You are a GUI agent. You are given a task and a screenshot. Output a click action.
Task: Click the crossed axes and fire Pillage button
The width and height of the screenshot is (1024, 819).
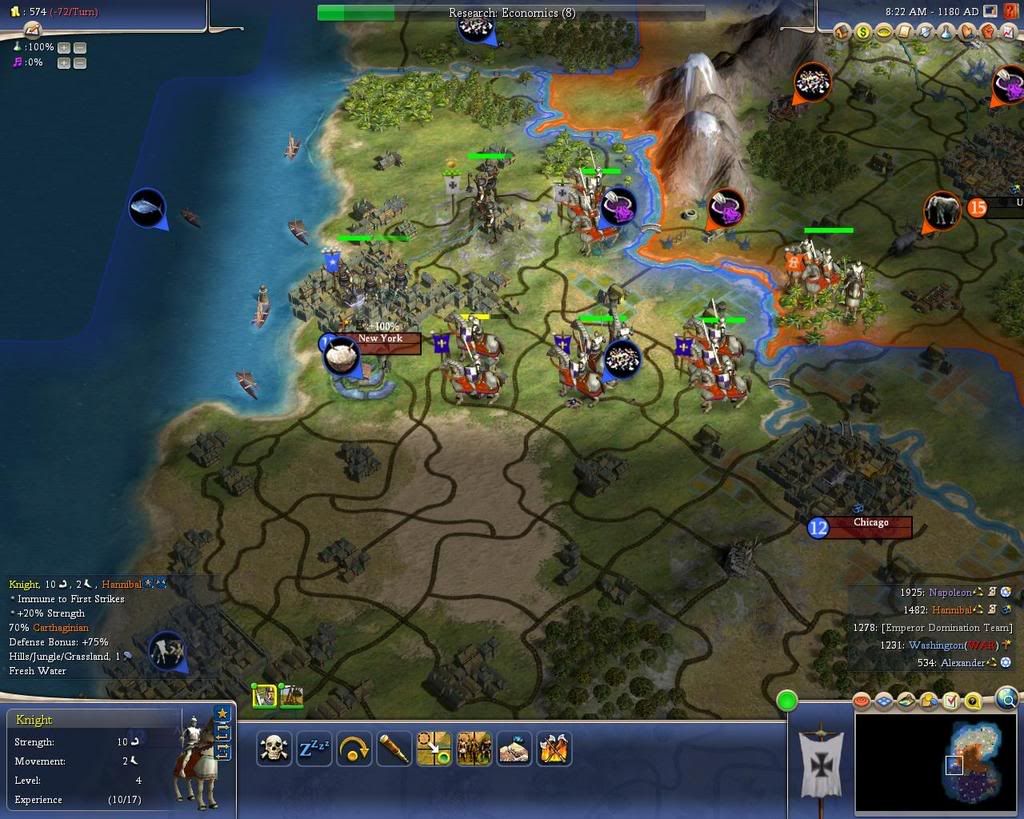pos(554,748)
